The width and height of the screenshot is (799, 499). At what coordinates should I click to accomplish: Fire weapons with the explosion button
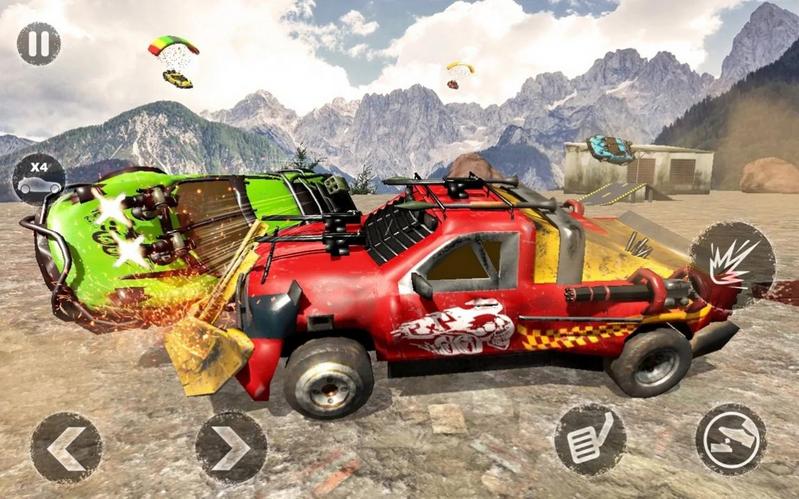(x=731, y=264)
